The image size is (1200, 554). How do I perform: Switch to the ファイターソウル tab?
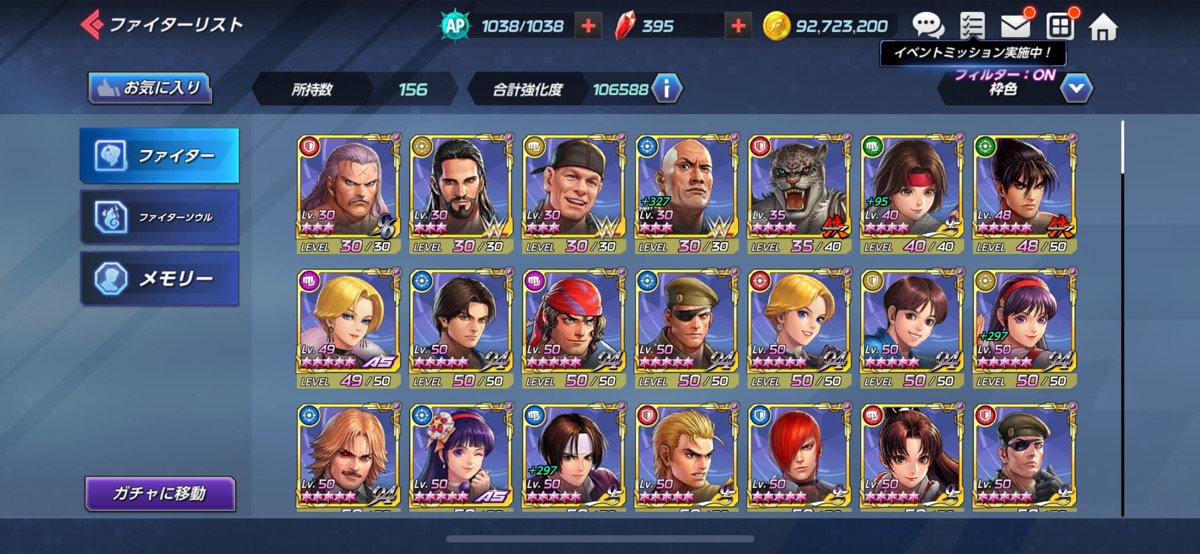(x=160, y=216)
